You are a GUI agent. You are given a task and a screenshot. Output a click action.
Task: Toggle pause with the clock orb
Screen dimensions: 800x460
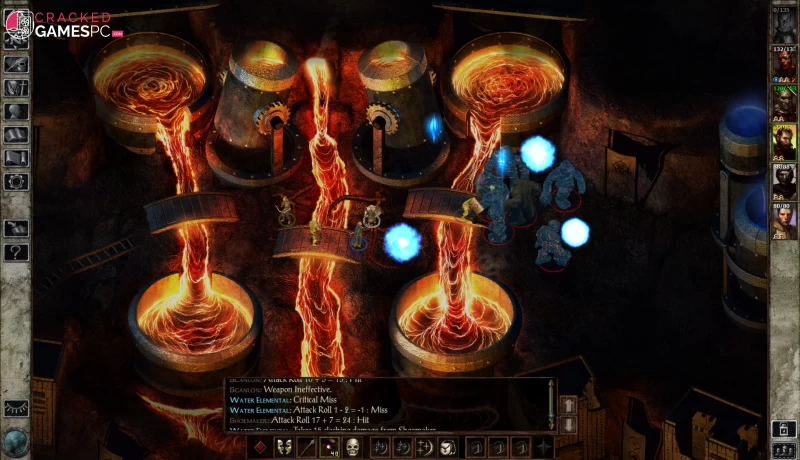point(16,440)
